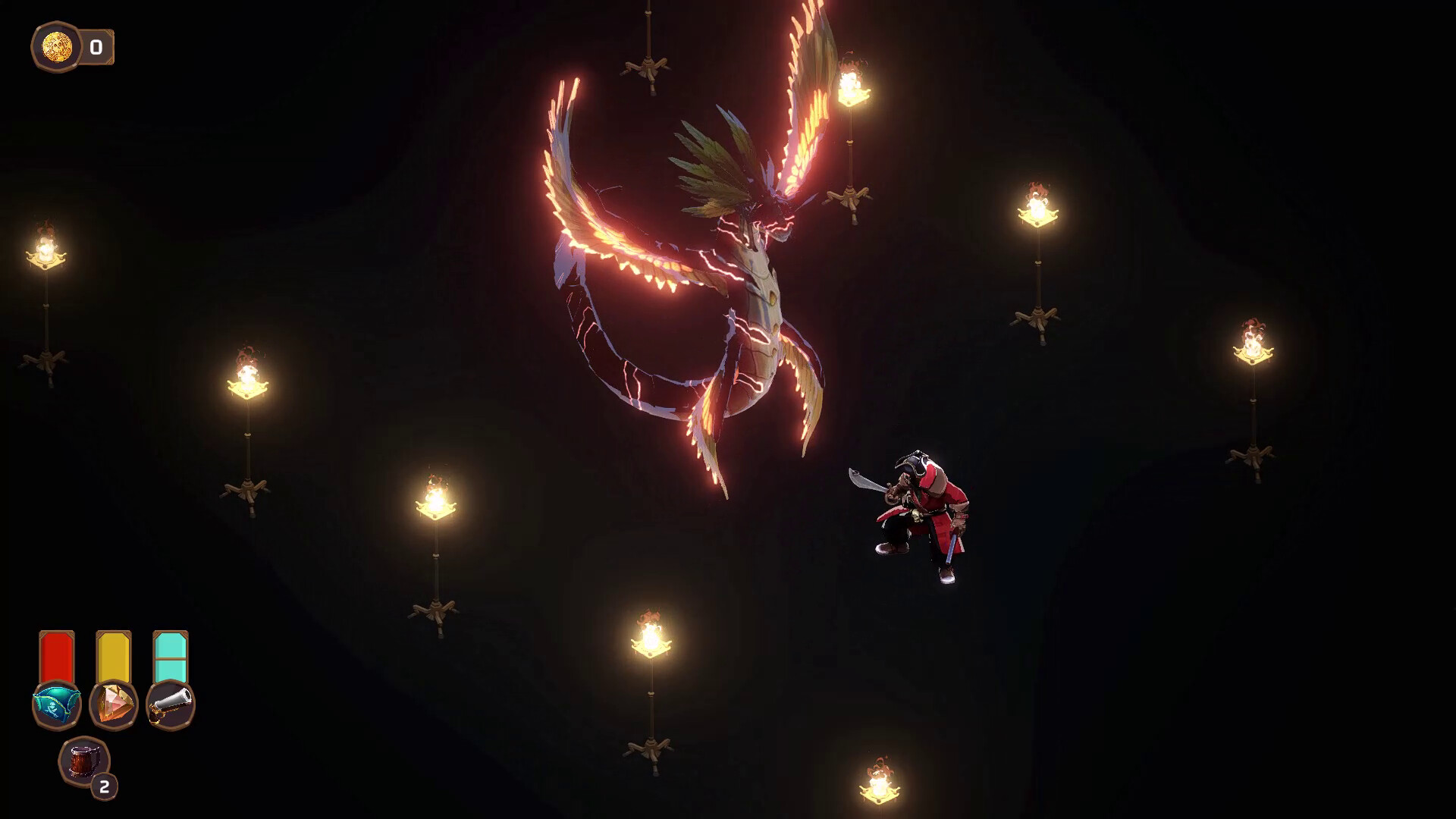Screen dimensions: 1456x819
Task: Click the yellow stamina bar
Action: 112,654
